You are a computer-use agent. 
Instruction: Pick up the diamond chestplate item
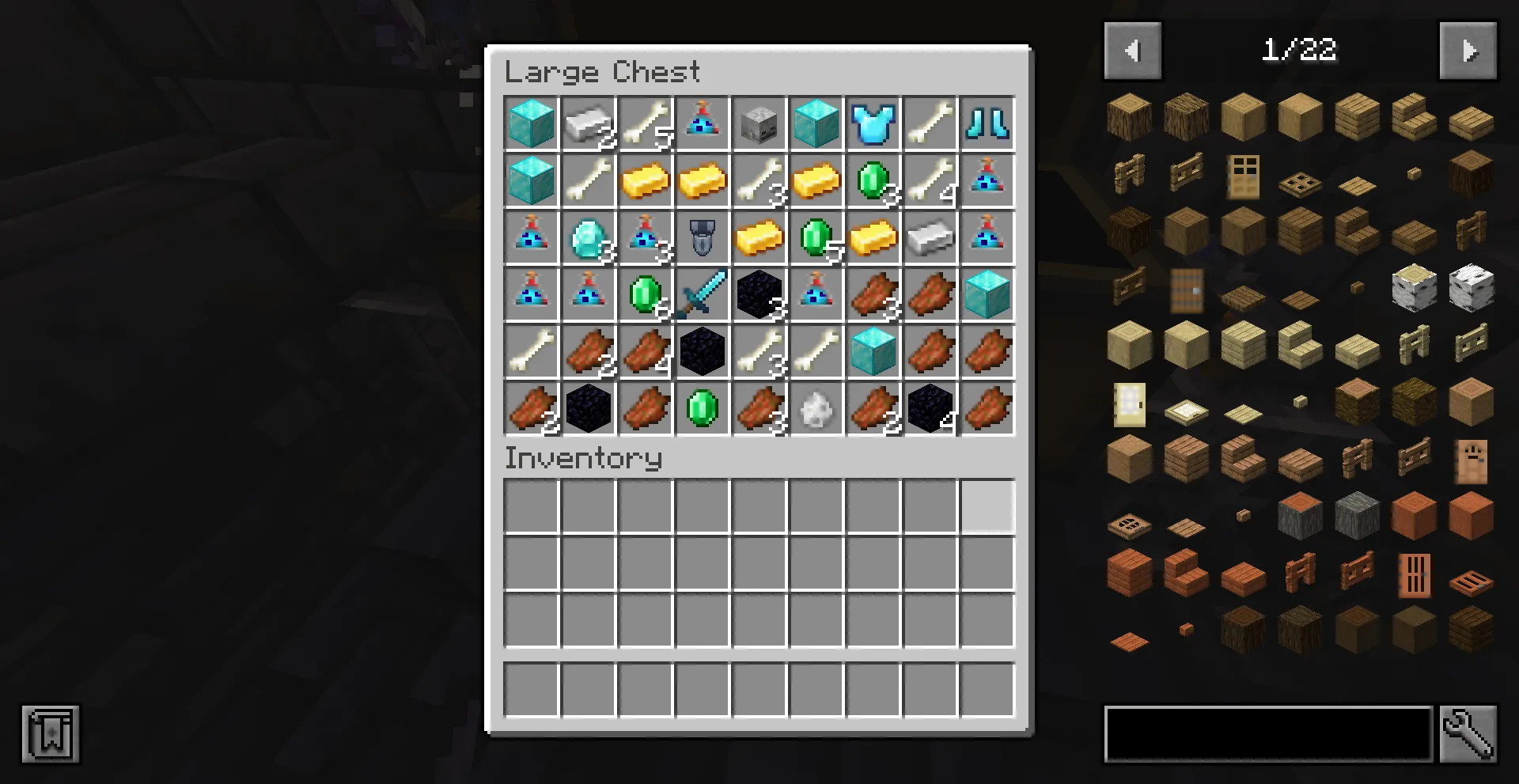873,123
